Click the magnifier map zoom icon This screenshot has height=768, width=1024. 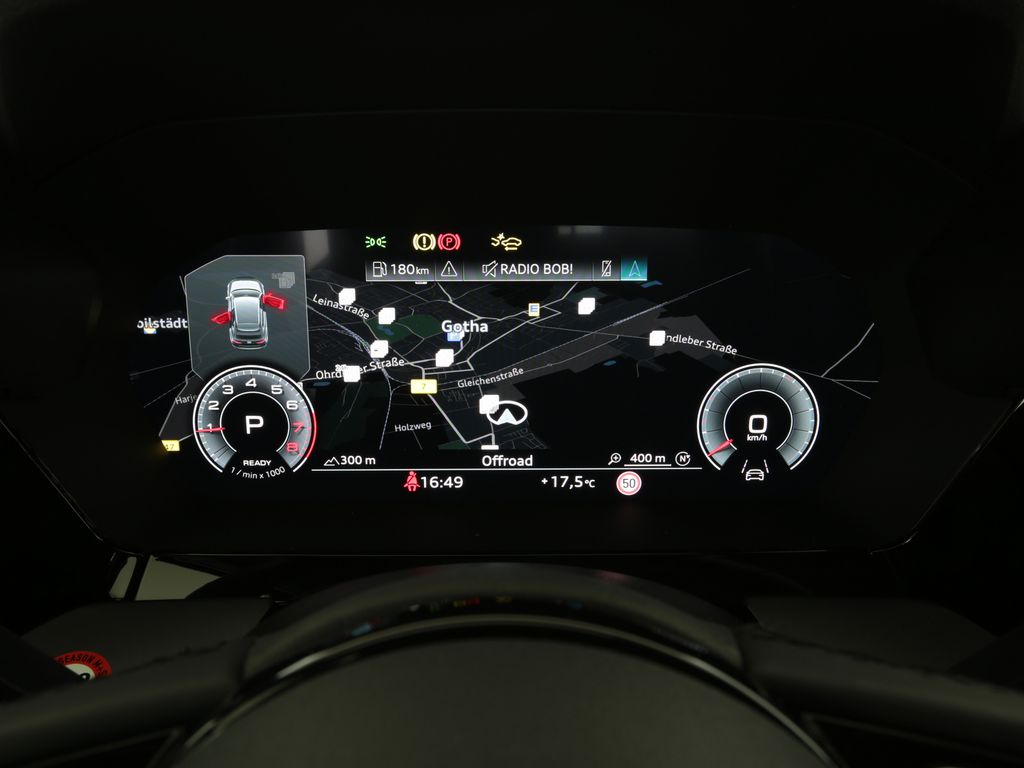point(615,459)
